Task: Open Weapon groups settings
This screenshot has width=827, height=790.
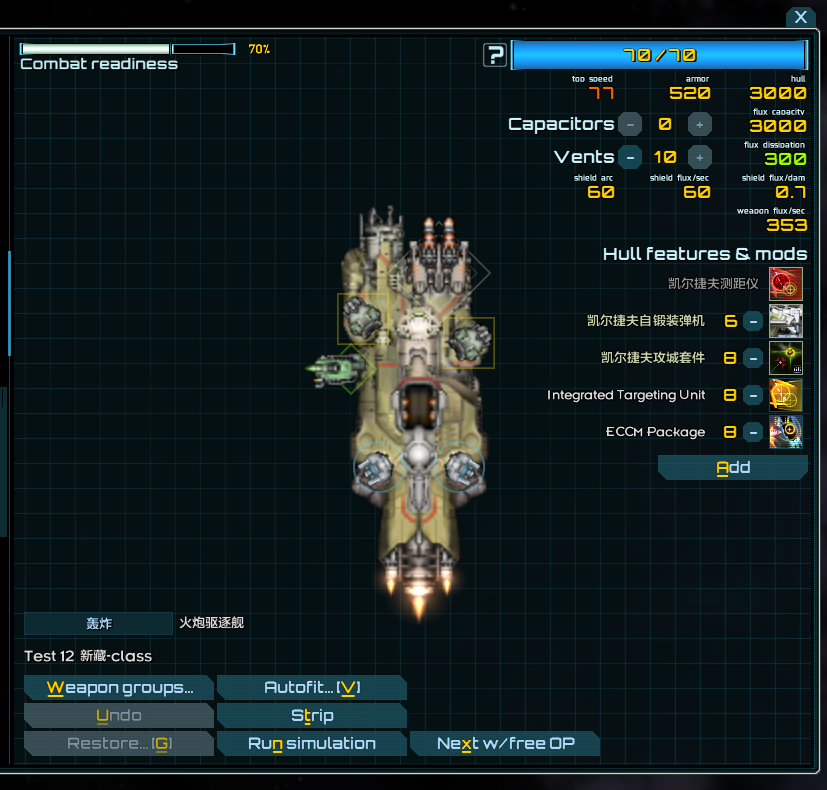Action: point(119,688)
